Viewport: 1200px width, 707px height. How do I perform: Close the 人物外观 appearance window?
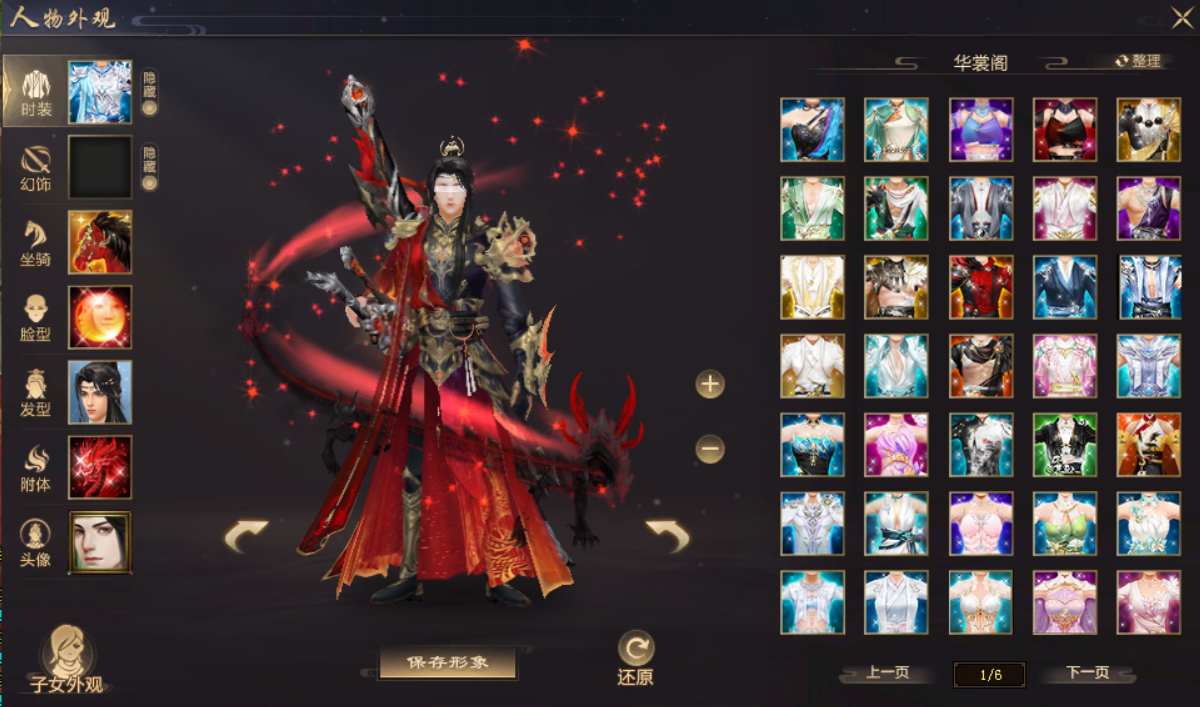(x=1181, y=17)
